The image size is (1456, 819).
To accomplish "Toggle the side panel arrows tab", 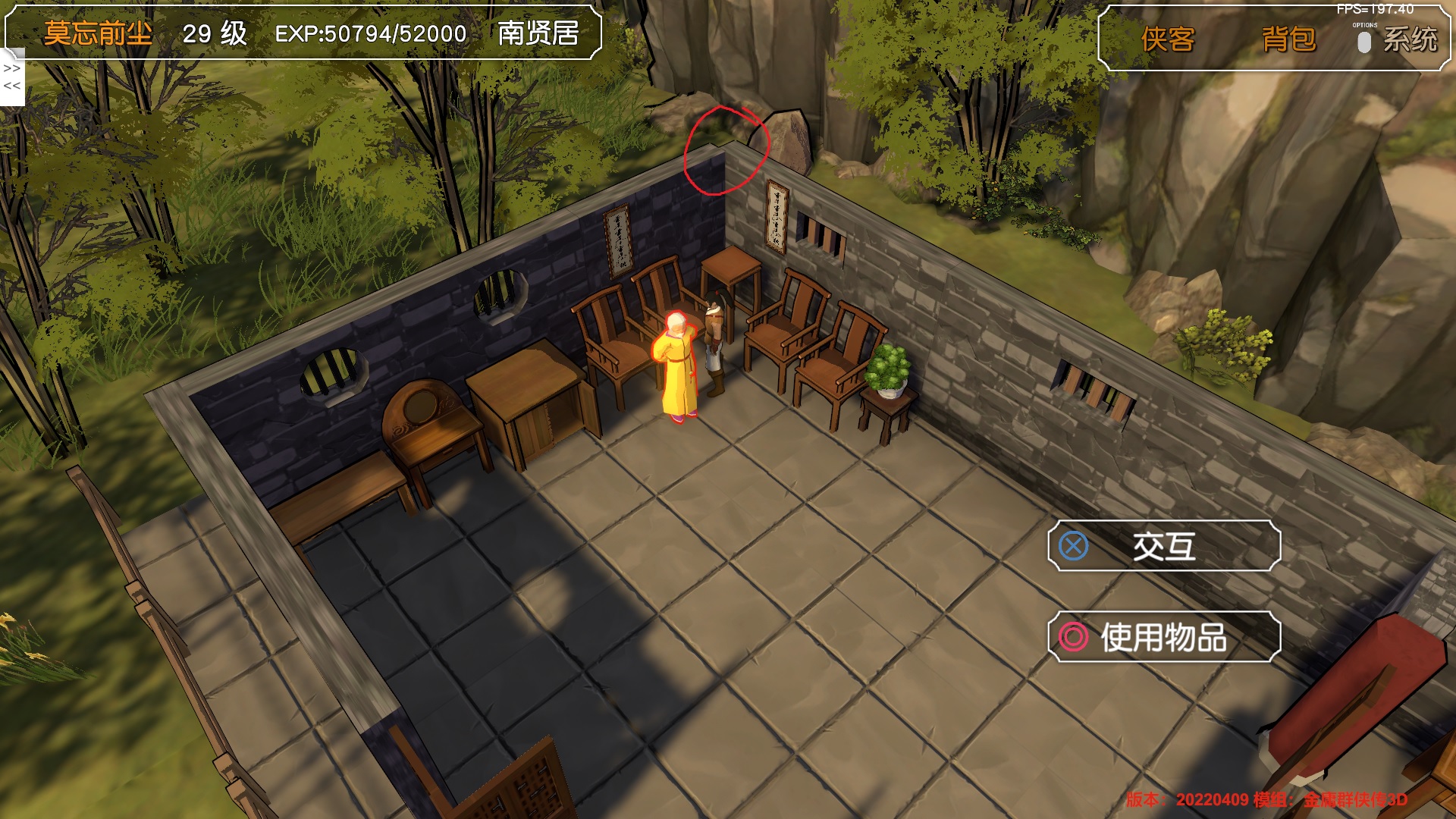I will (x=12, y=77).
